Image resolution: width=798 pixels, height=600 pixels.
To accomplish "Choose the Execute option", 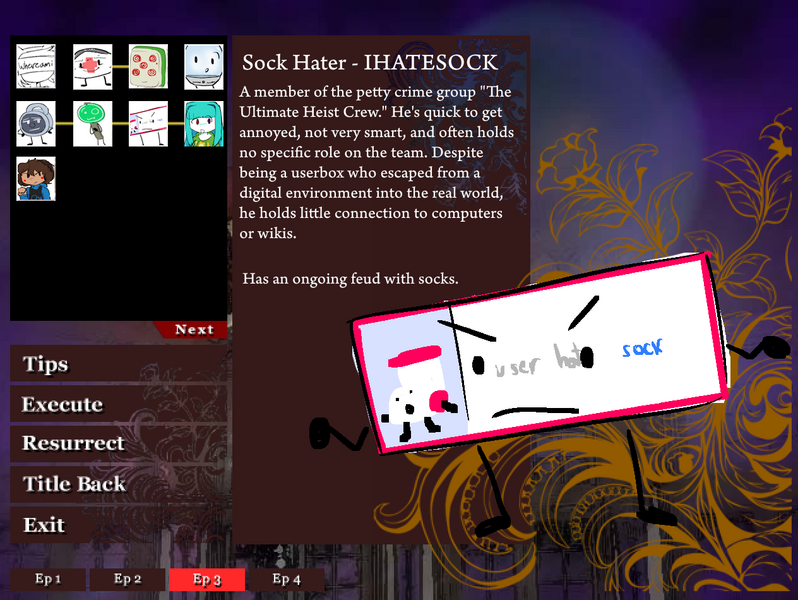I will click(x=62, y=404).
